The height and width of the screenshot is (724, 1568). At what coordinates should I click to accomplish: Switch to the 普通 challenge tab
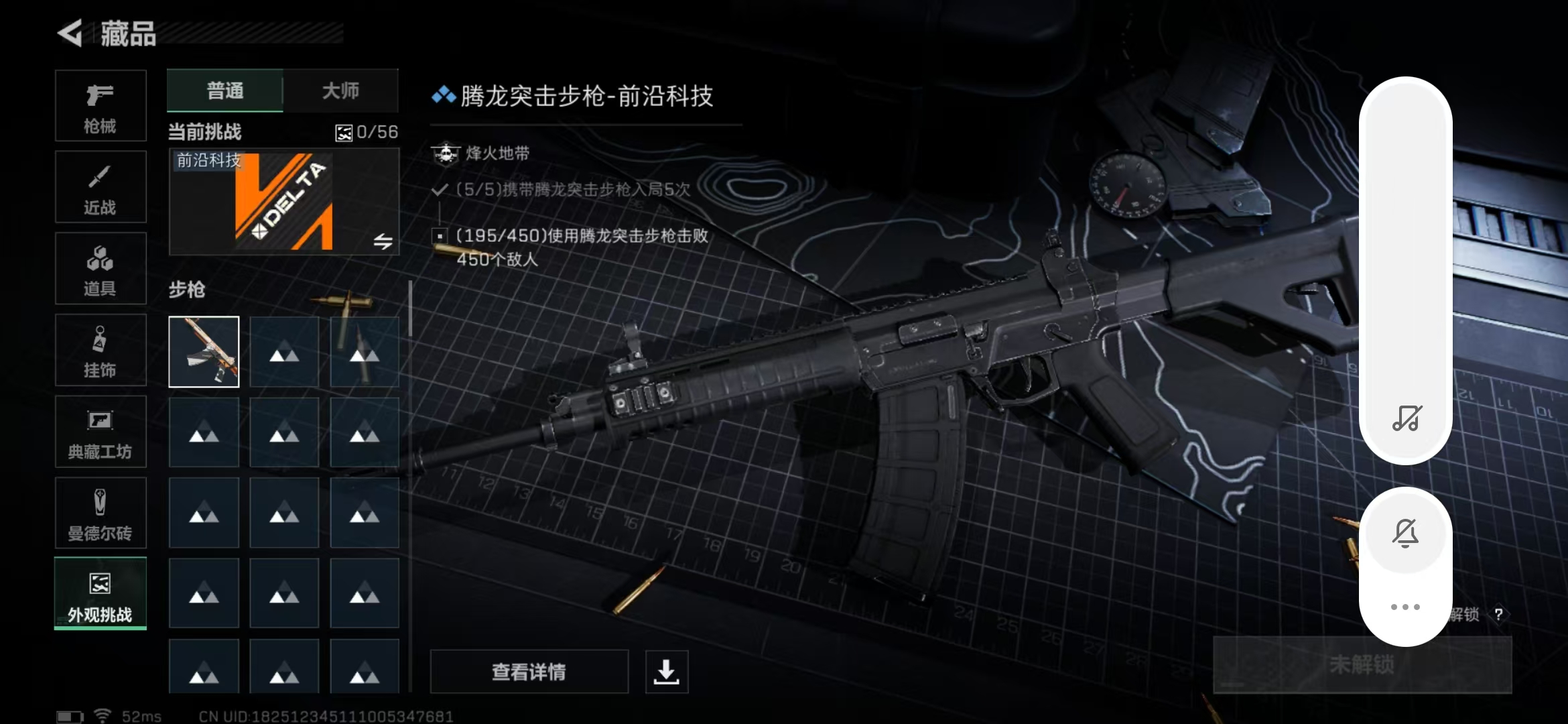[x=225, y=90]
